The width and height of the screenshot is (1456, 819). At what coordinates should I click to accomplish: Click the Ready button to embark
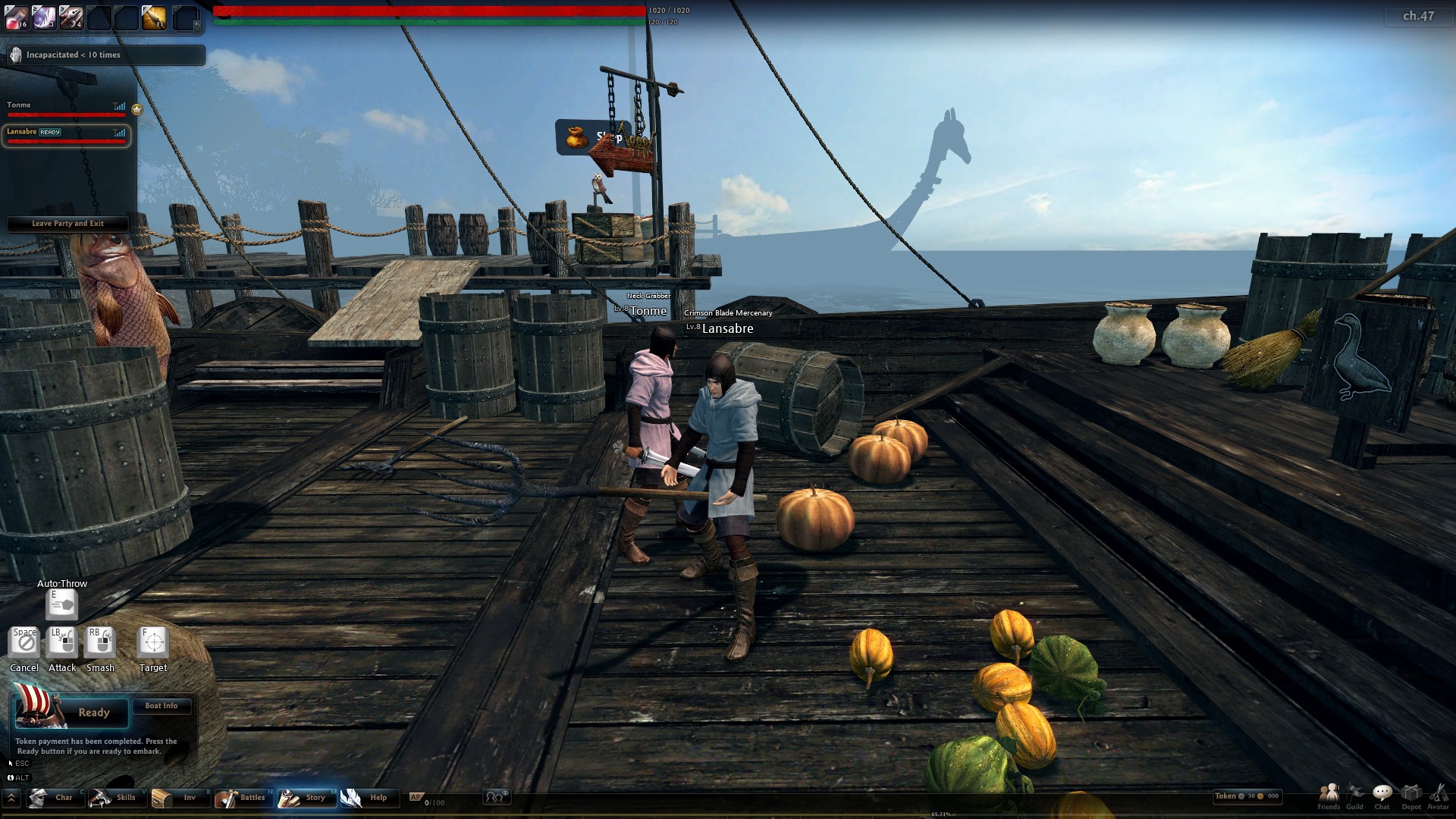pos(93,713)
